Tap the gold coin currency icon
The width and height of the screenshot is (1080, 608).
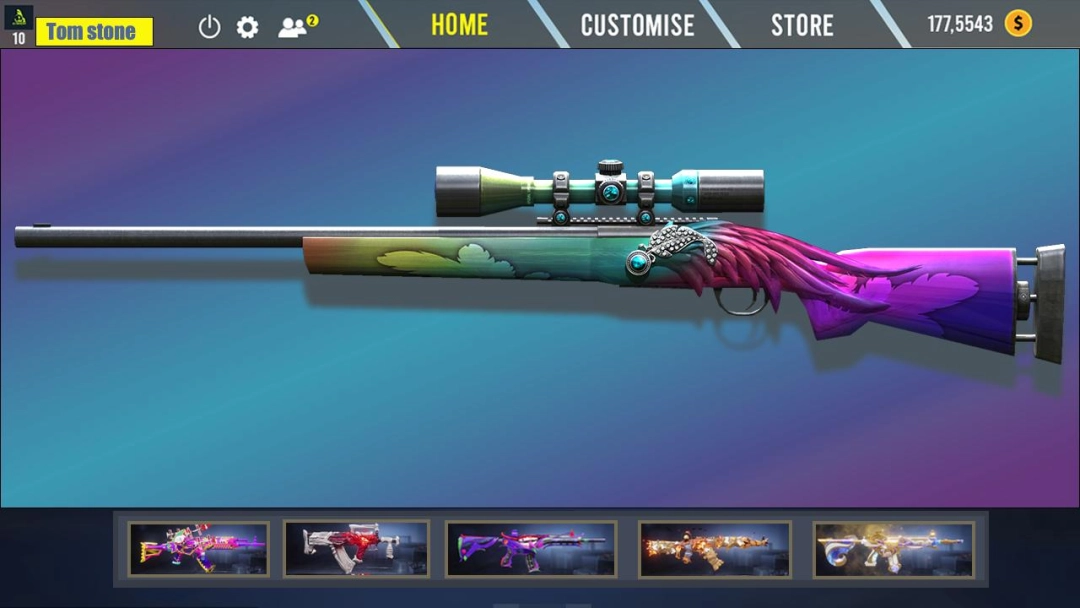pyautogui.click(x=1018, y=24)
